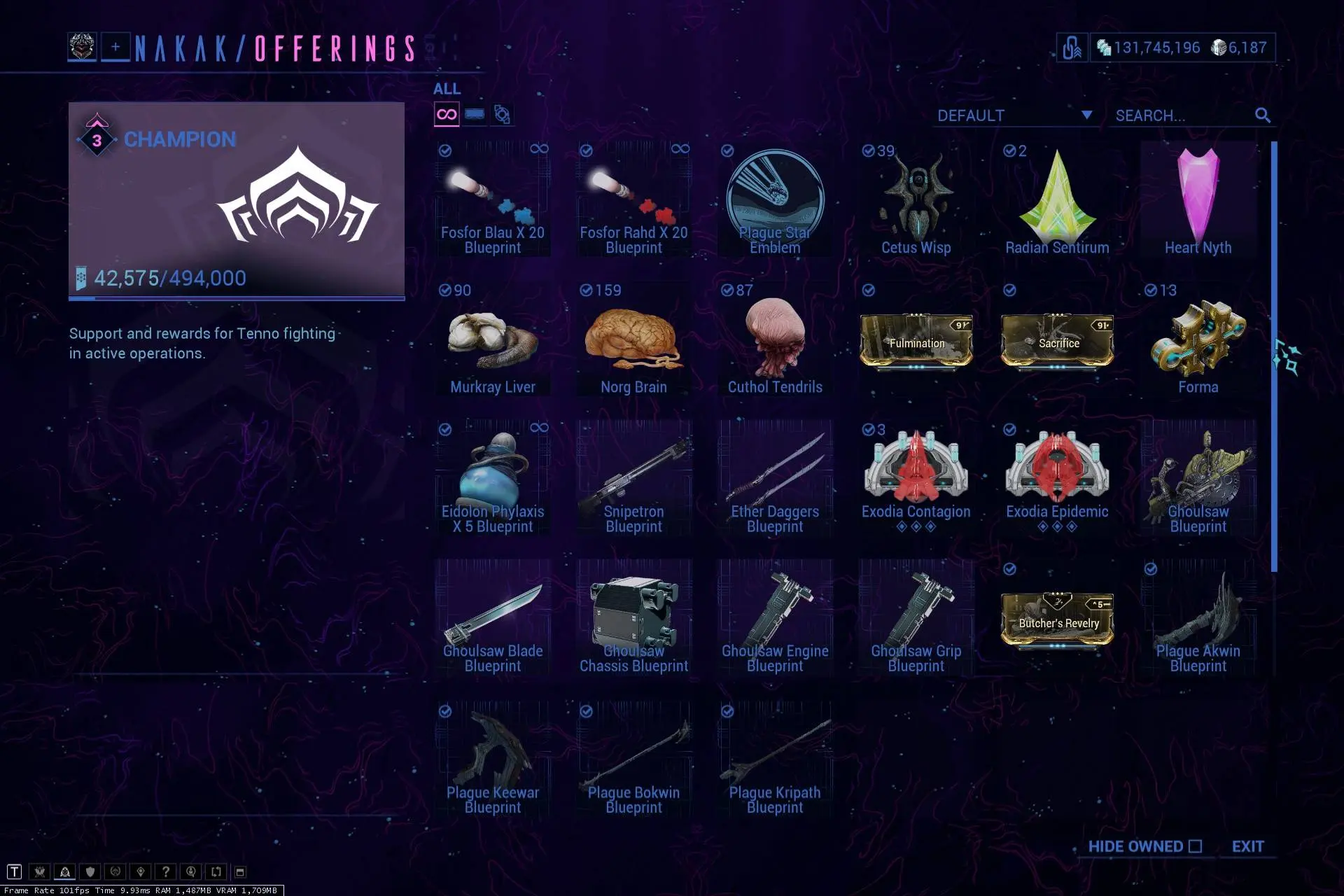The image size is (1344, 896).
Task: Click the shield icon in the bottom toolbar
Action: pos(90,871)
